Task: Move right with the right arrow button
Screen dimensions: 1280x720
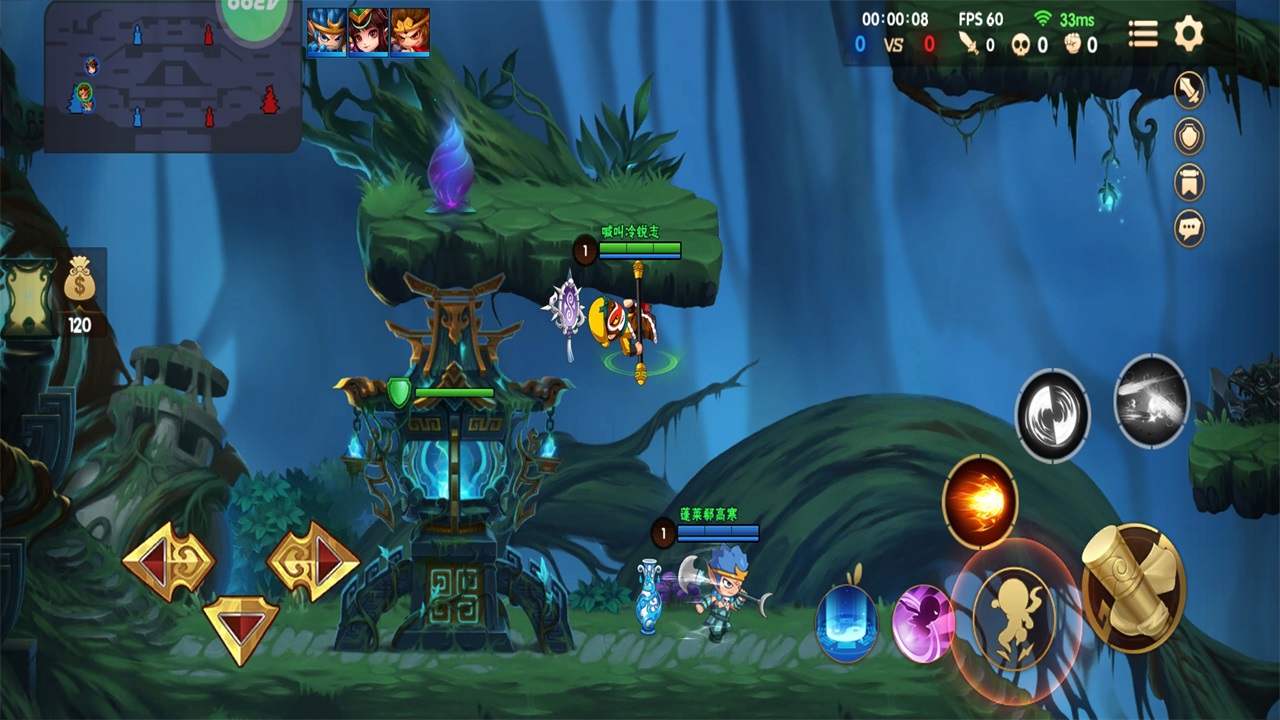Action: tap(312, 561)
